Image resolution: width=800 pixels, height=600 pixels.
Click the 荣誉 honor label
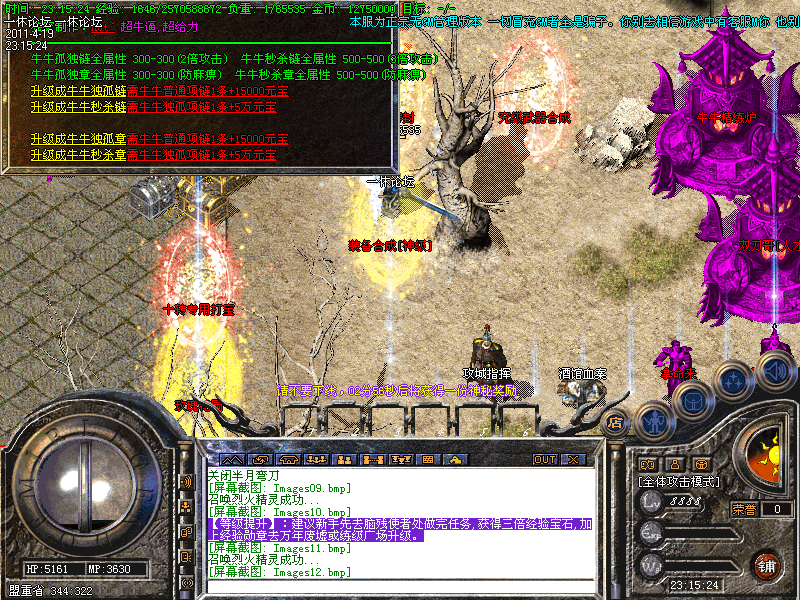point(744,509)
